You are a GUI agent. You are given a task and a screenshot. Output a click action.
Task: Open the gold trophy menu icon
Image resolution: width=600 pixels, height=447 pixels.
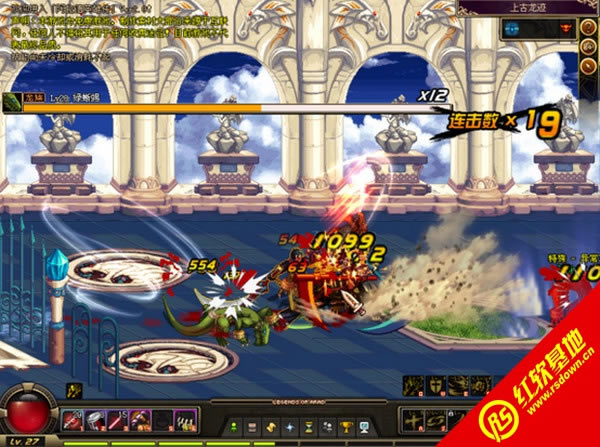point(345,428)
